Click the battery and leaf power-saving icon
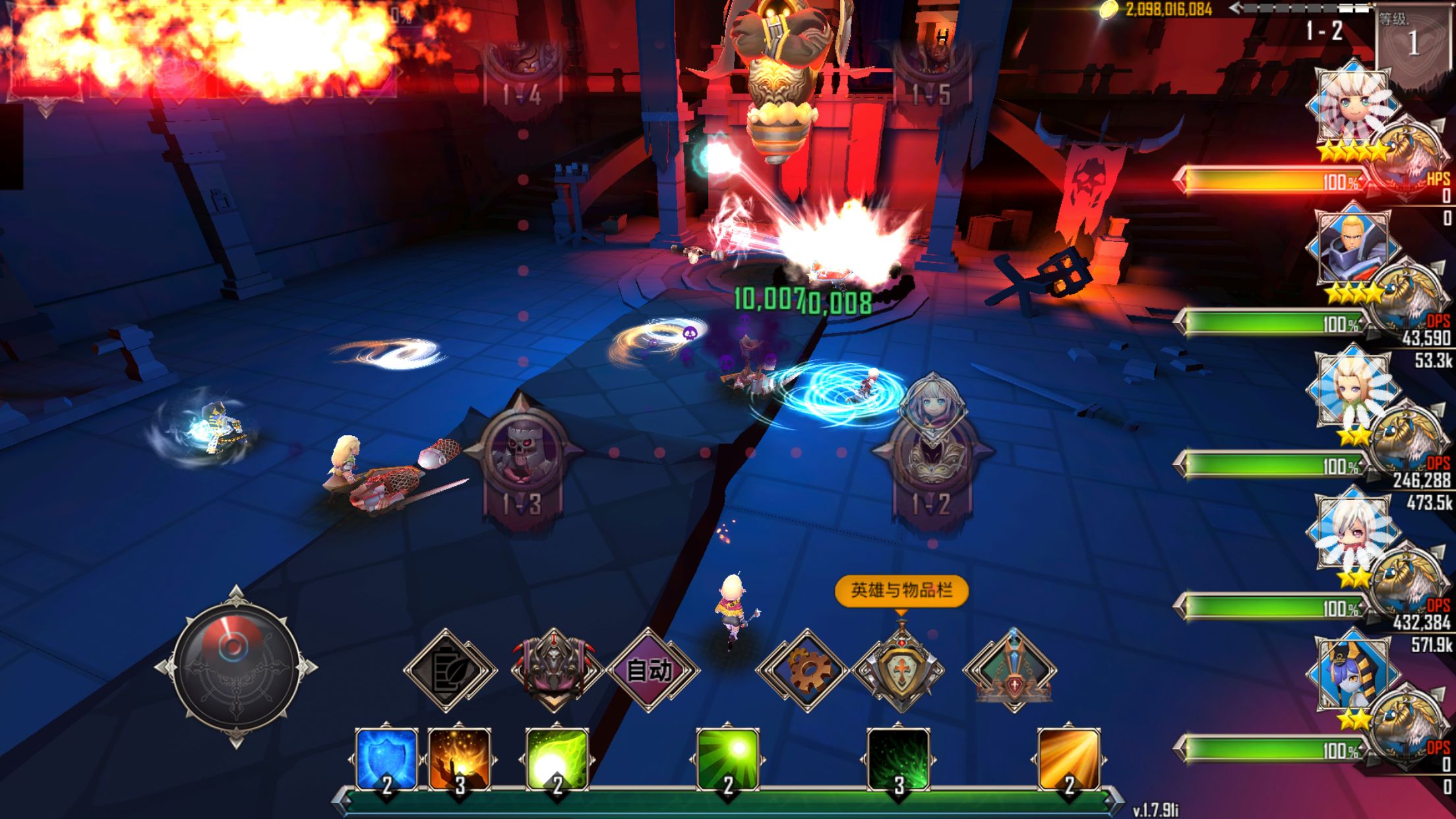The width and height of the screenshot is (1456, 819). [448, 671]
